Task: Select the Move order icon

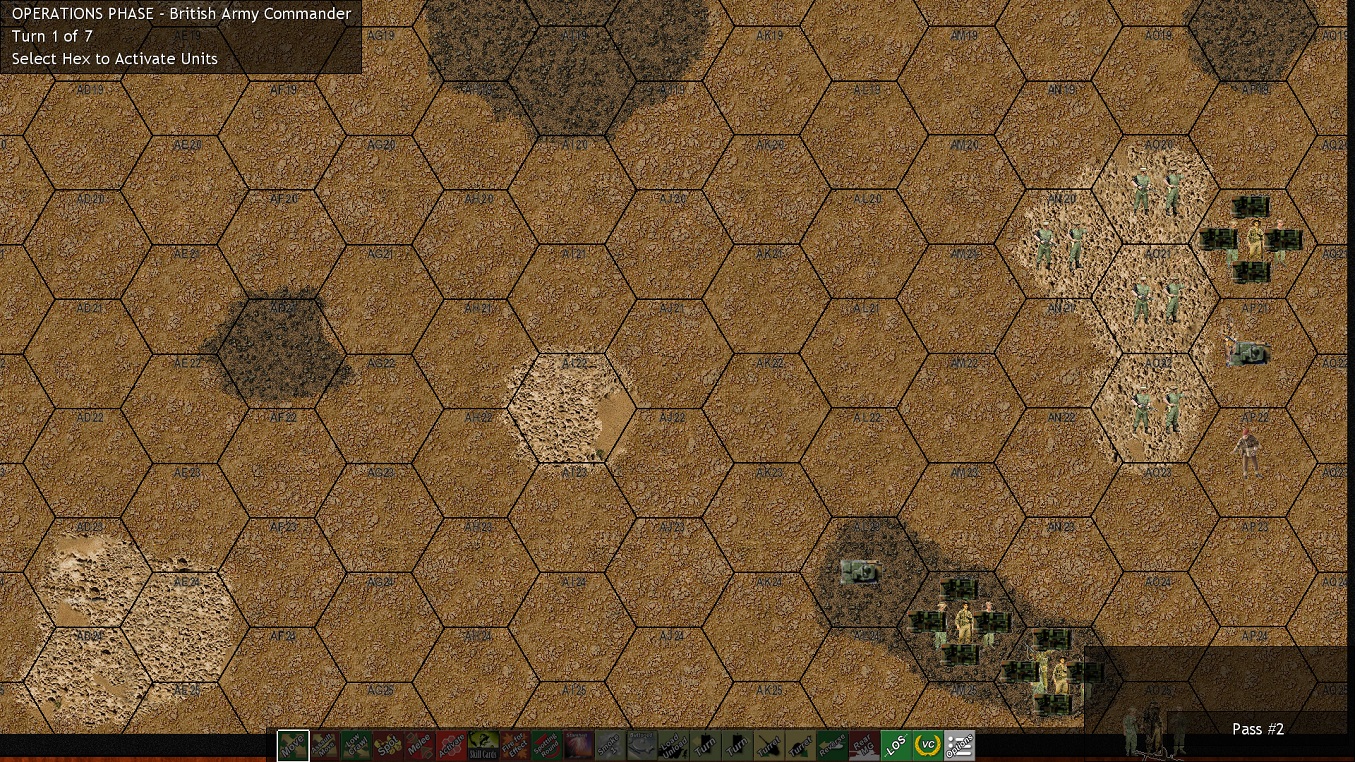Action: pos(294,745)
